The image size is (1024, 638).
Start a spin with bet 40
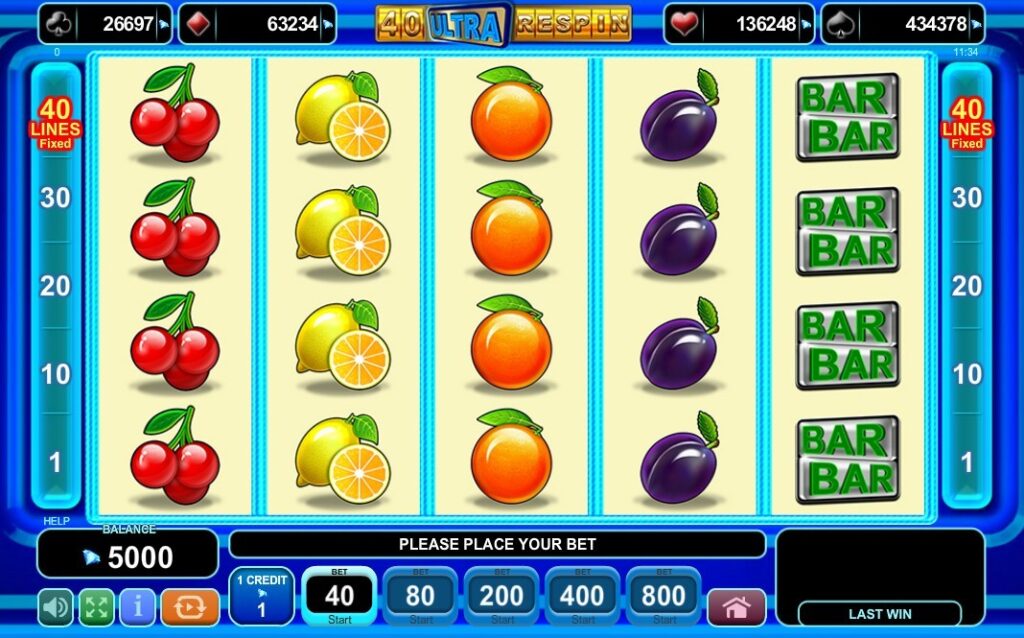[x=339, y=598]
